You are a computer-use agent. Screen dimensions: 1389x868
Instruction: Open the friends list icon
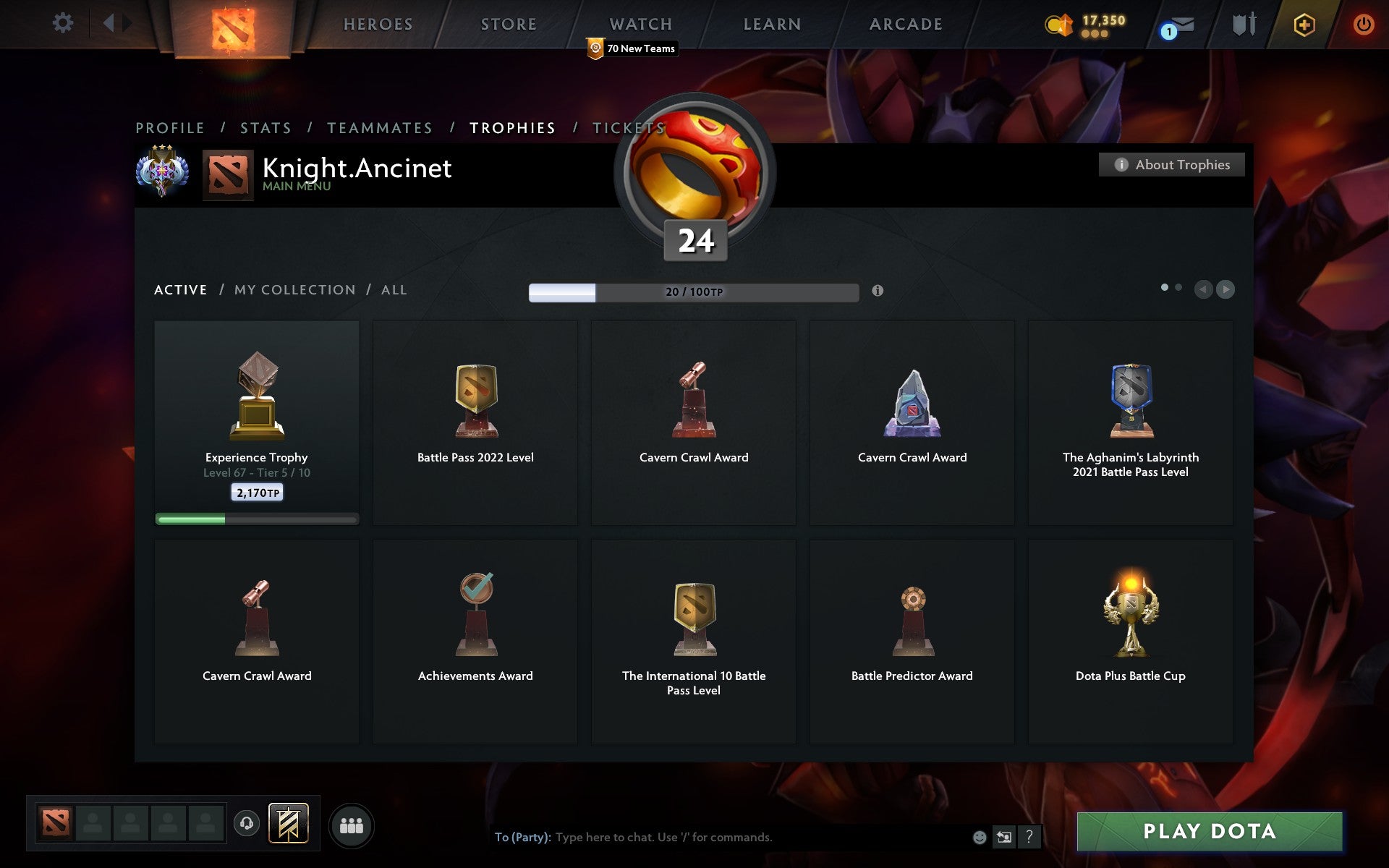click(x=352, y=825)
